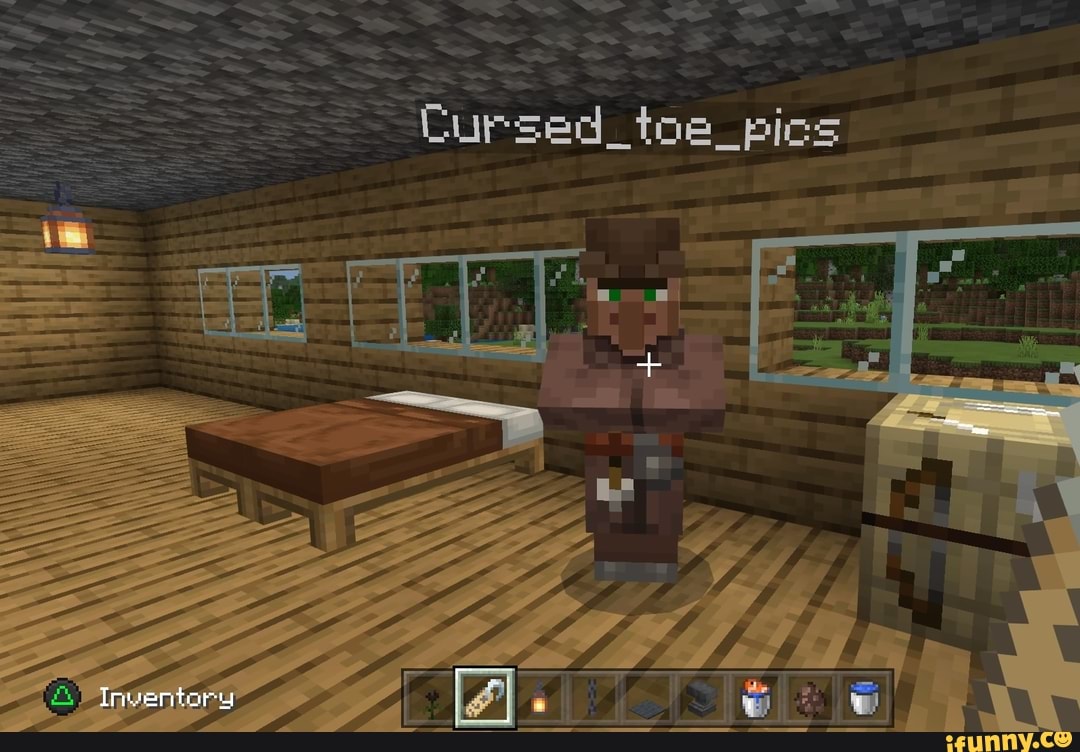Choose the anvil hotbar slot

tap(700, 698)
